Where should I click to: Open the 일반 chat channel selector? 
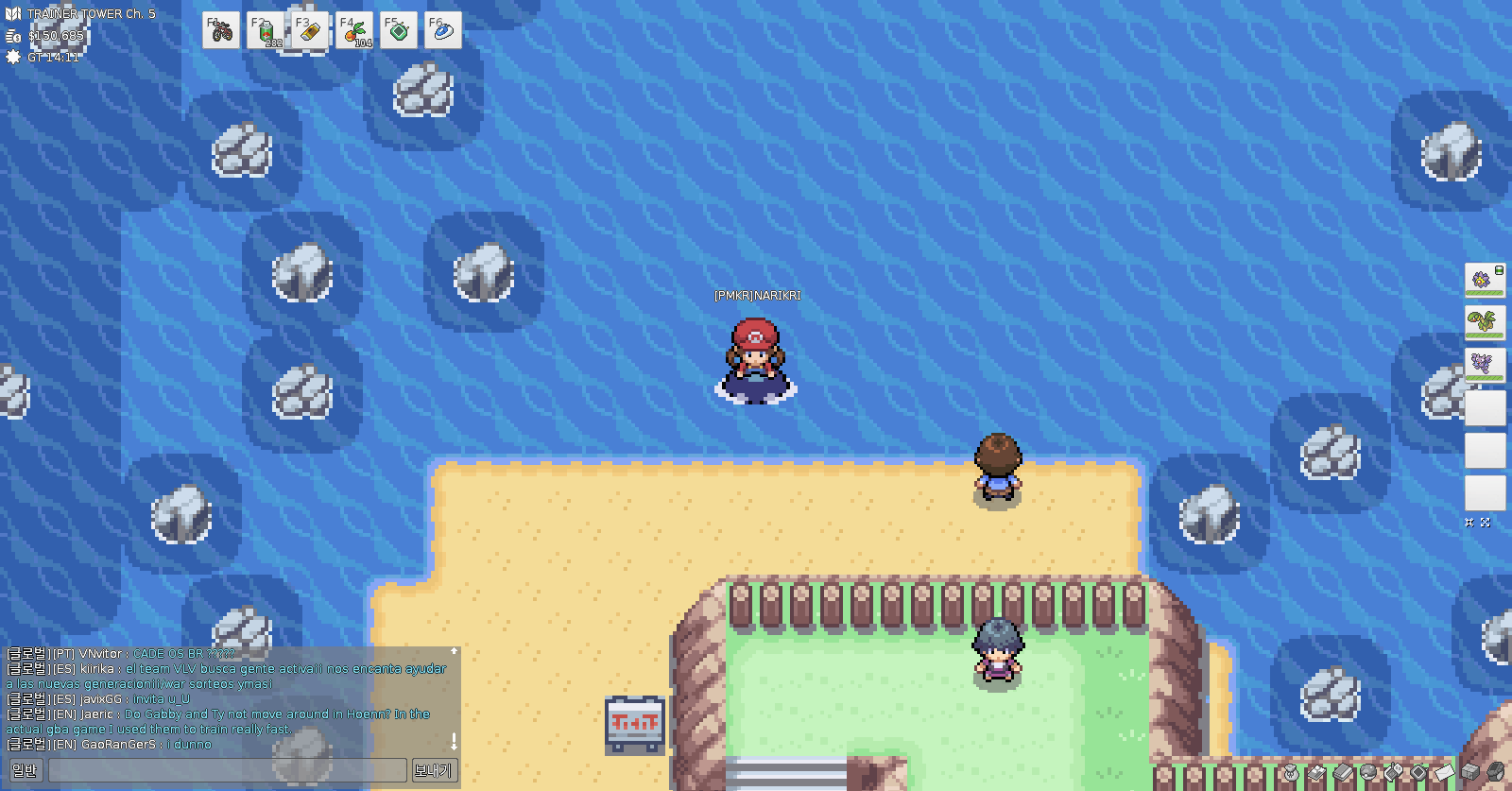click(x=24, y=770)
